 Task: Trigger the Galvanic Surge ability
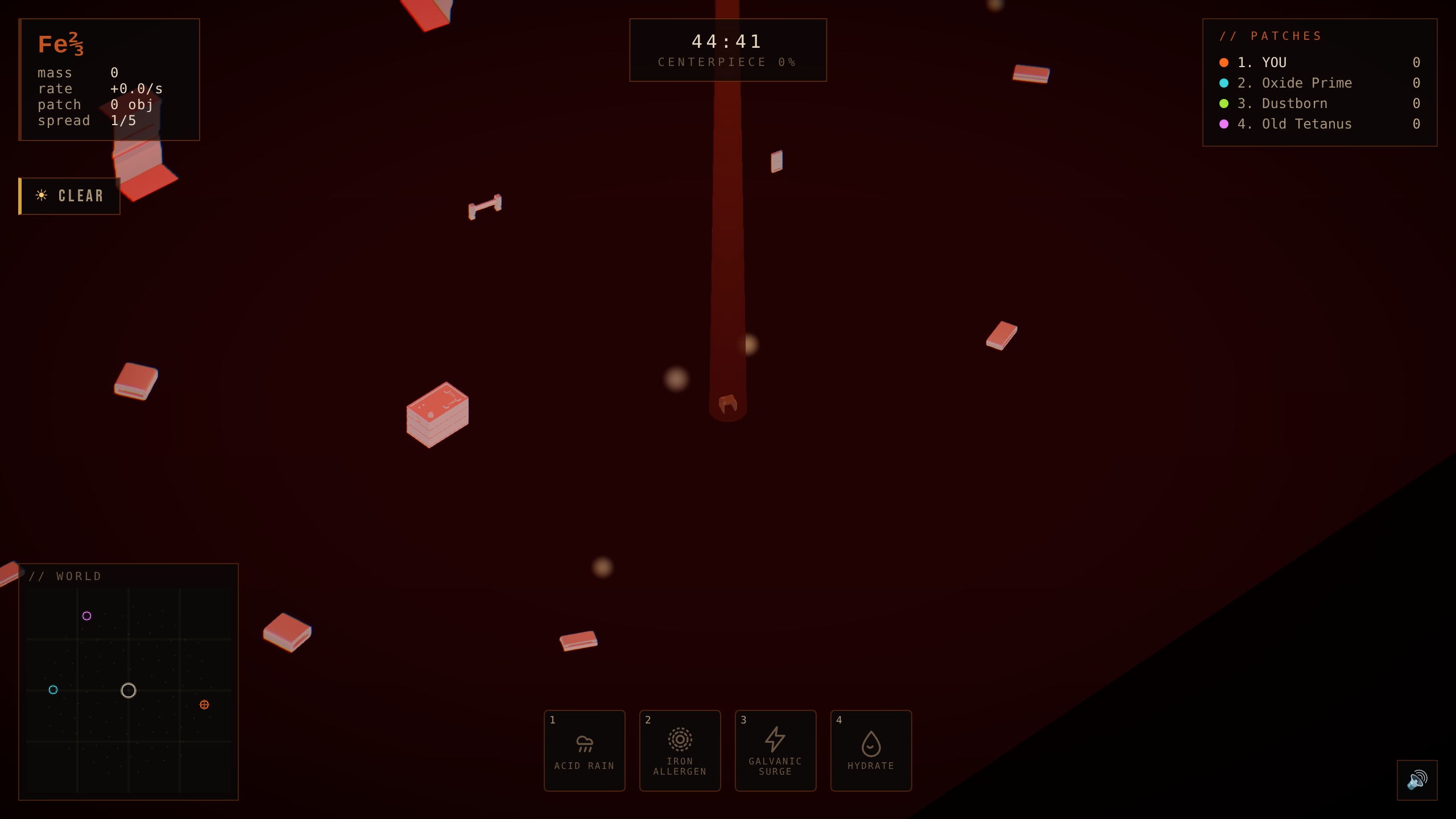point(775,750)
